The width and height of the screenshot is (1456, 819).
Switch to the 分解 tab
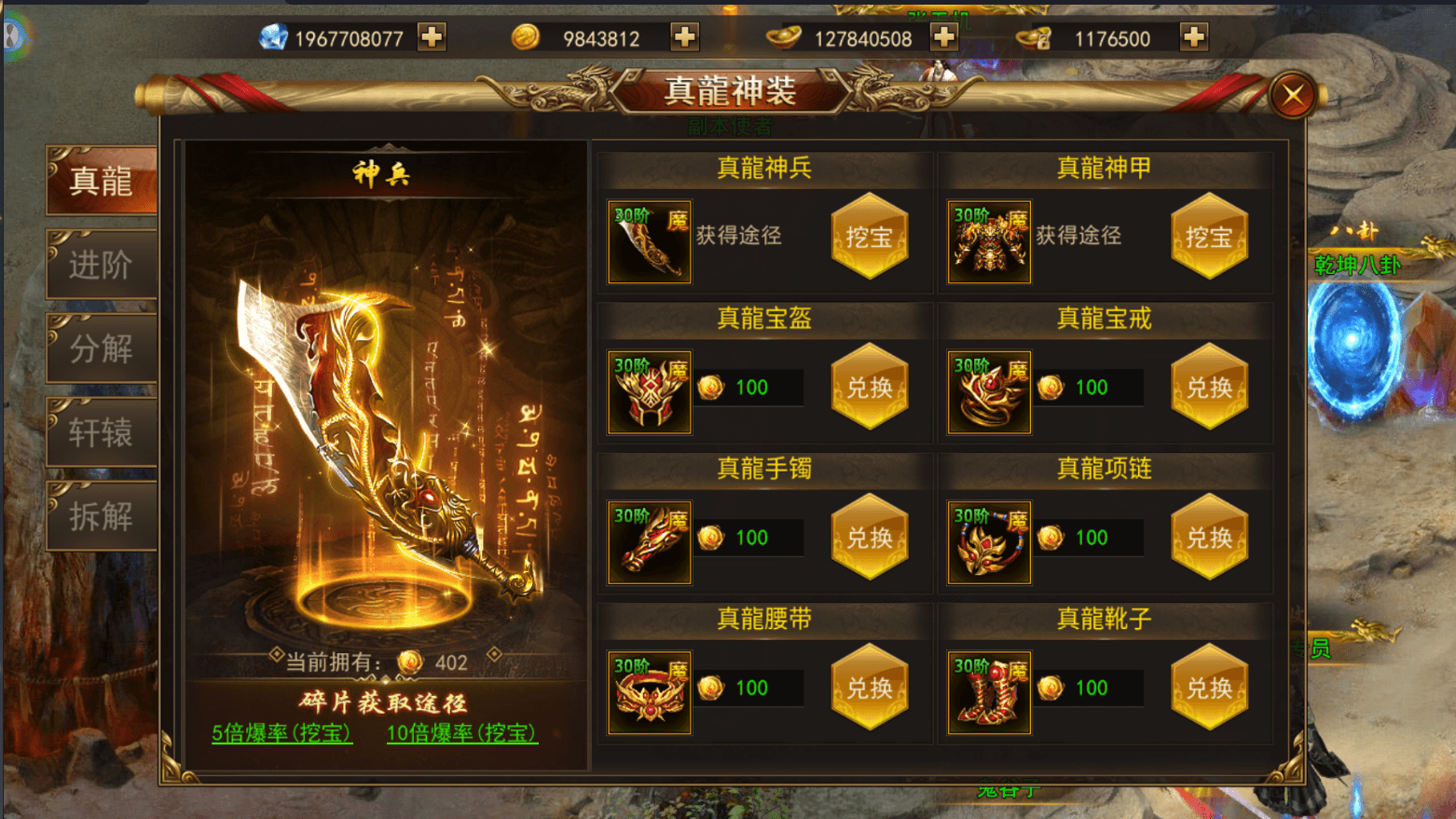[x=100, y=348]
